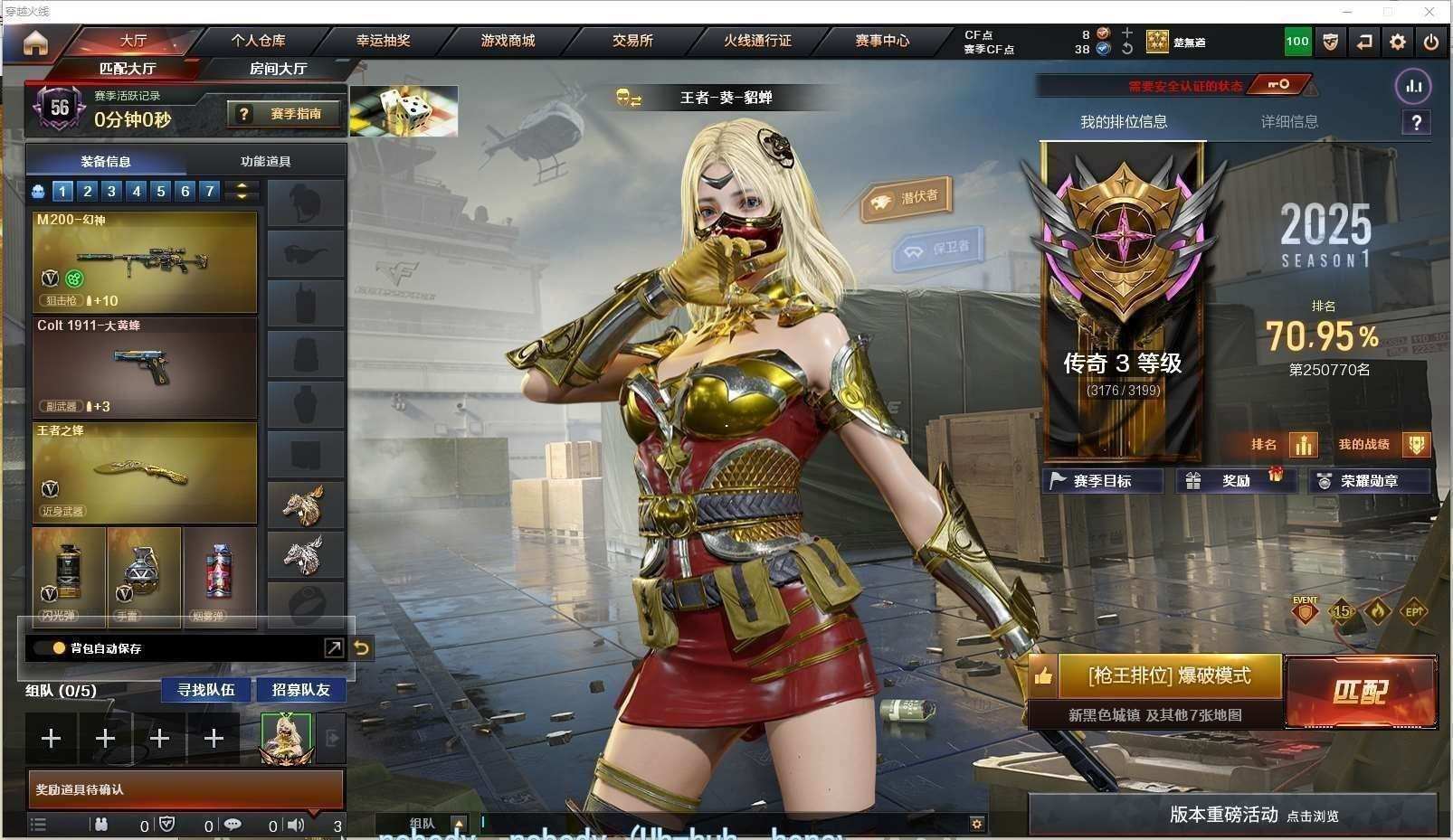Click 寻找队伍 to find a team
The height and width of the screenshot is (840, 1453).
pyautogui.click(x=206, y=690)
